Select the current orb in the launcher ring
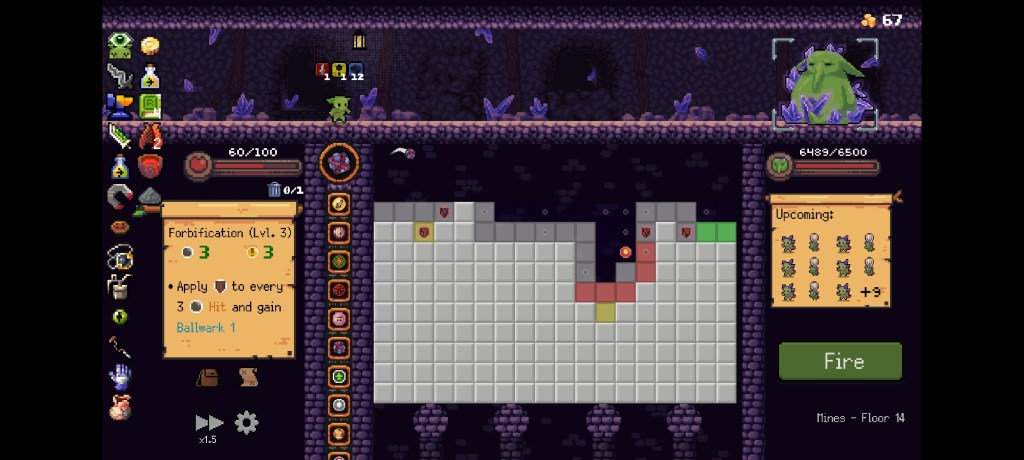1024x460 pixels. pyautogui.click(x=338, y=163)
